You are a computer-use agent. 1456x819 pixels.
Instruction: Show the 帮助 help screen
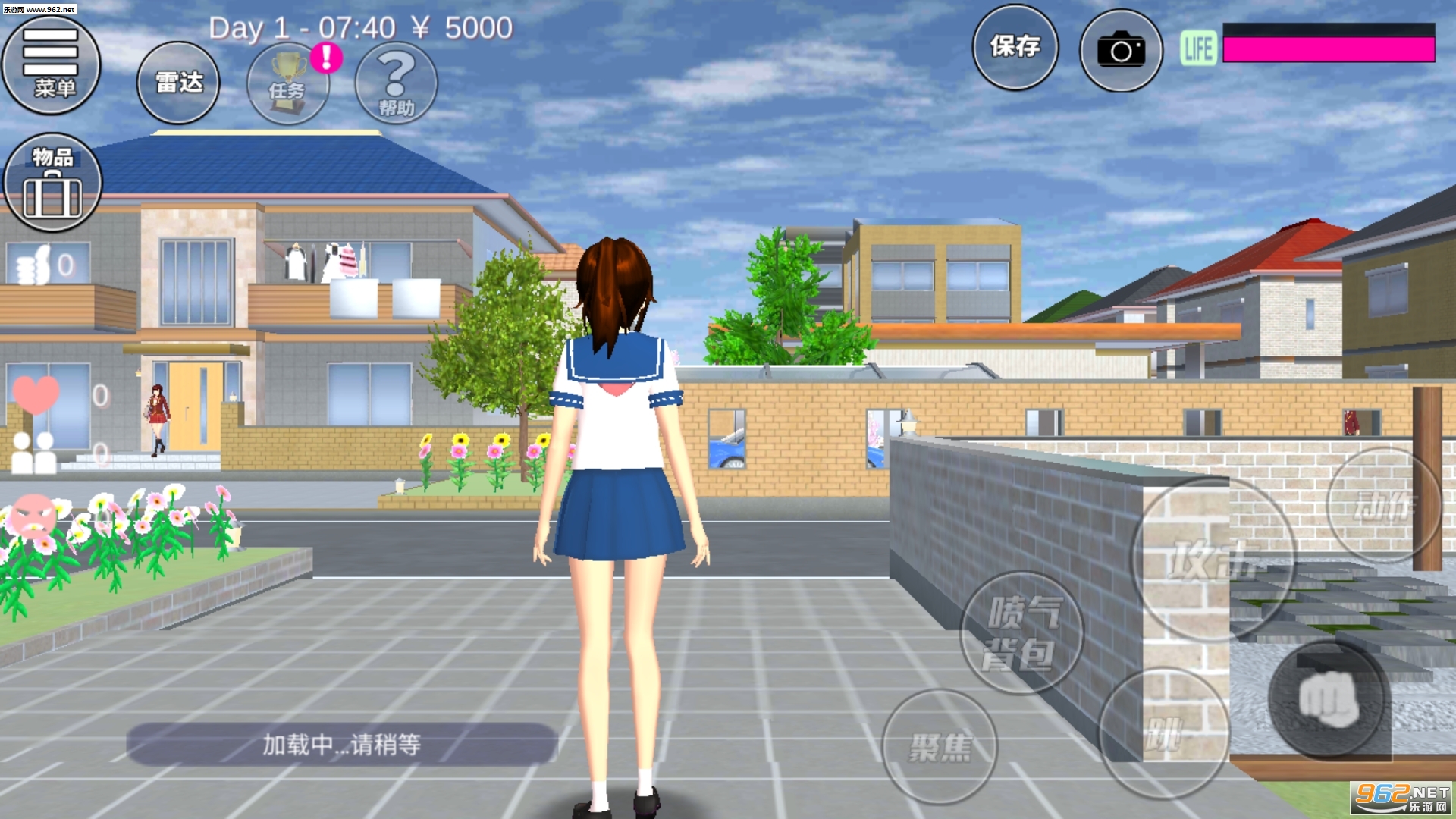click(396, 83)
